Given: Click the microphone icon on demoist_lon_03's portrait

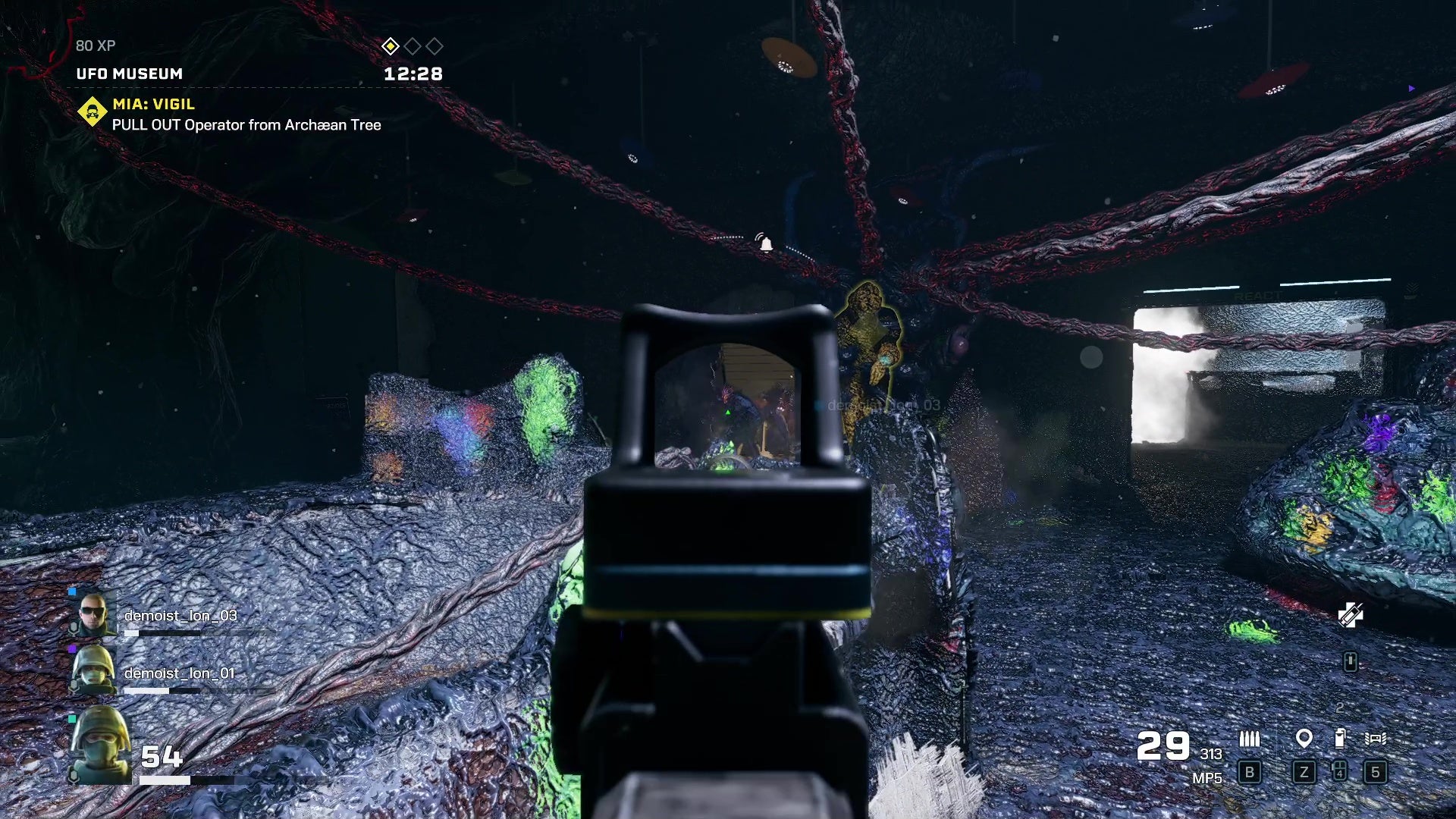Looking at the screenshot, I should point(74,629).
